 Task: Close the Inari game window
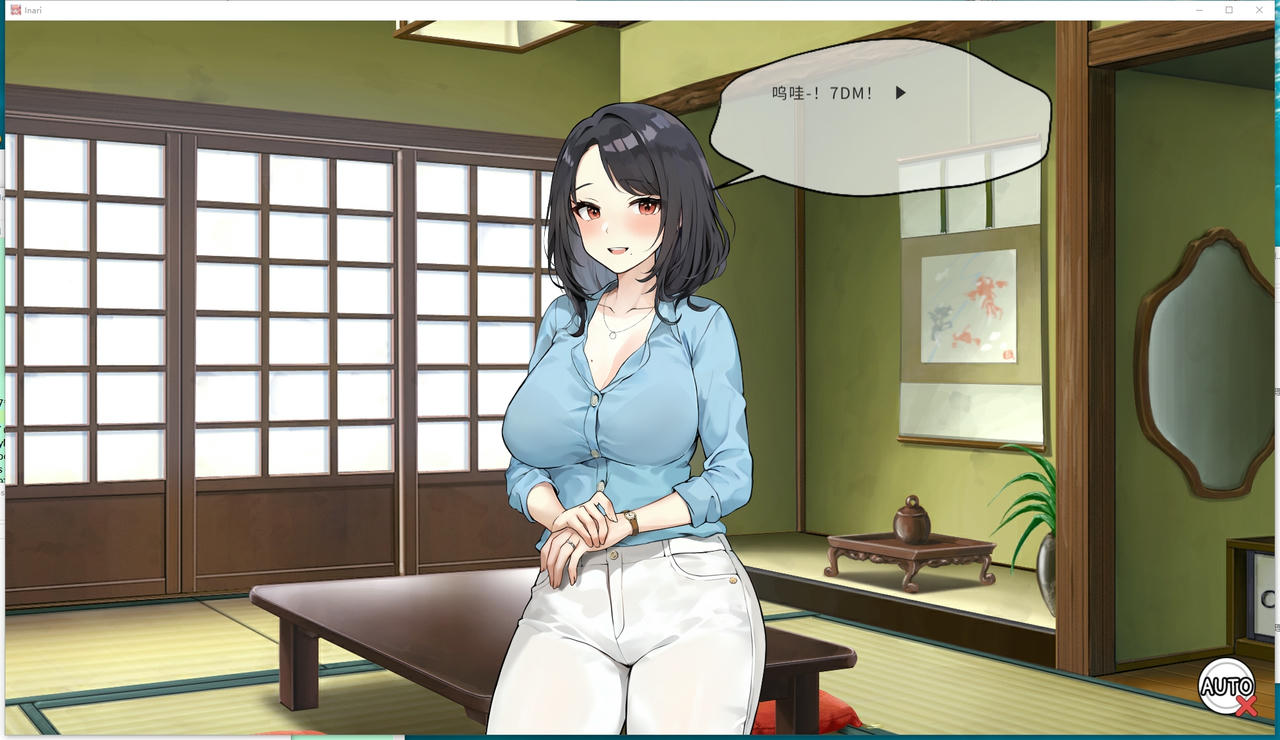(1258, 9)
